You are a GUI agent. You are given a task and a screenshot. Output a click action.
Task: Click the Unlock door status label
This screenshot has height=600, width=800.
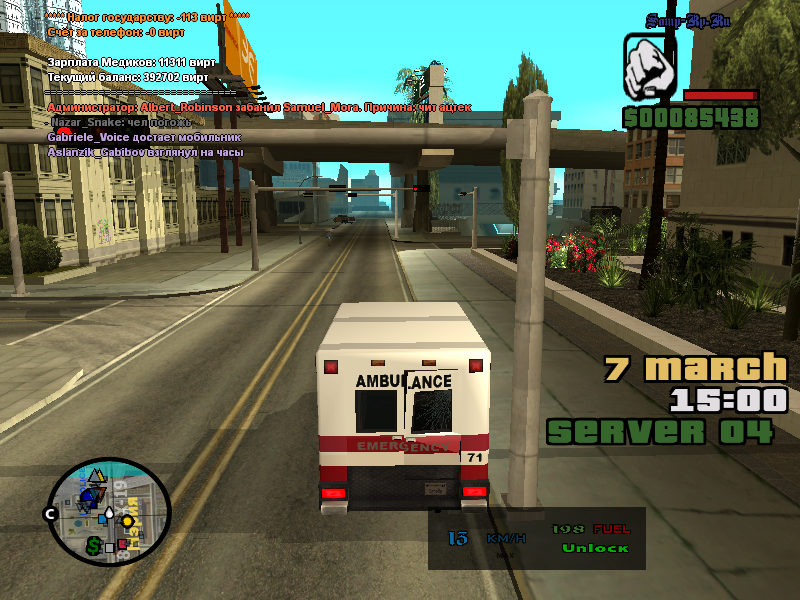pos(595,548)
